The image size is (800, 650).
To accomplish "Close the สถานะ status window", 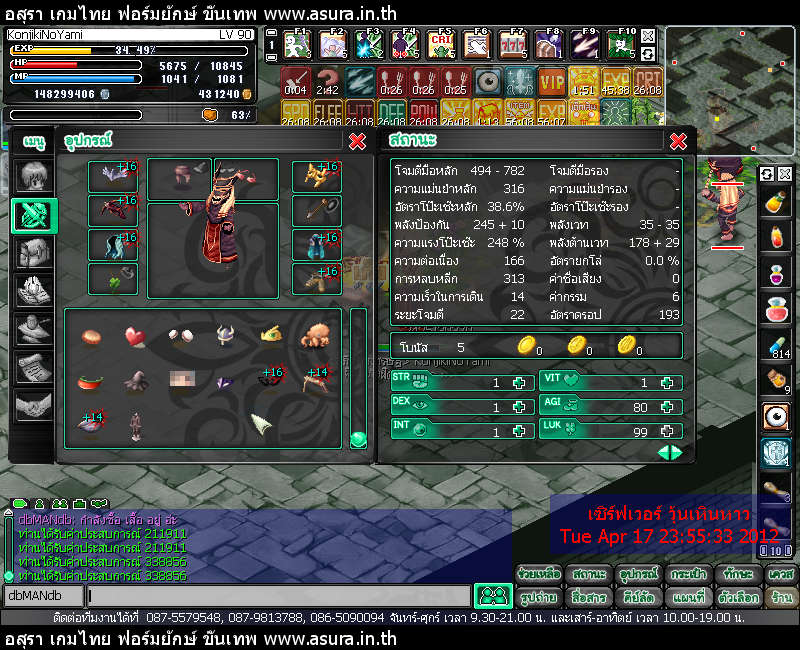I will 678,141.
